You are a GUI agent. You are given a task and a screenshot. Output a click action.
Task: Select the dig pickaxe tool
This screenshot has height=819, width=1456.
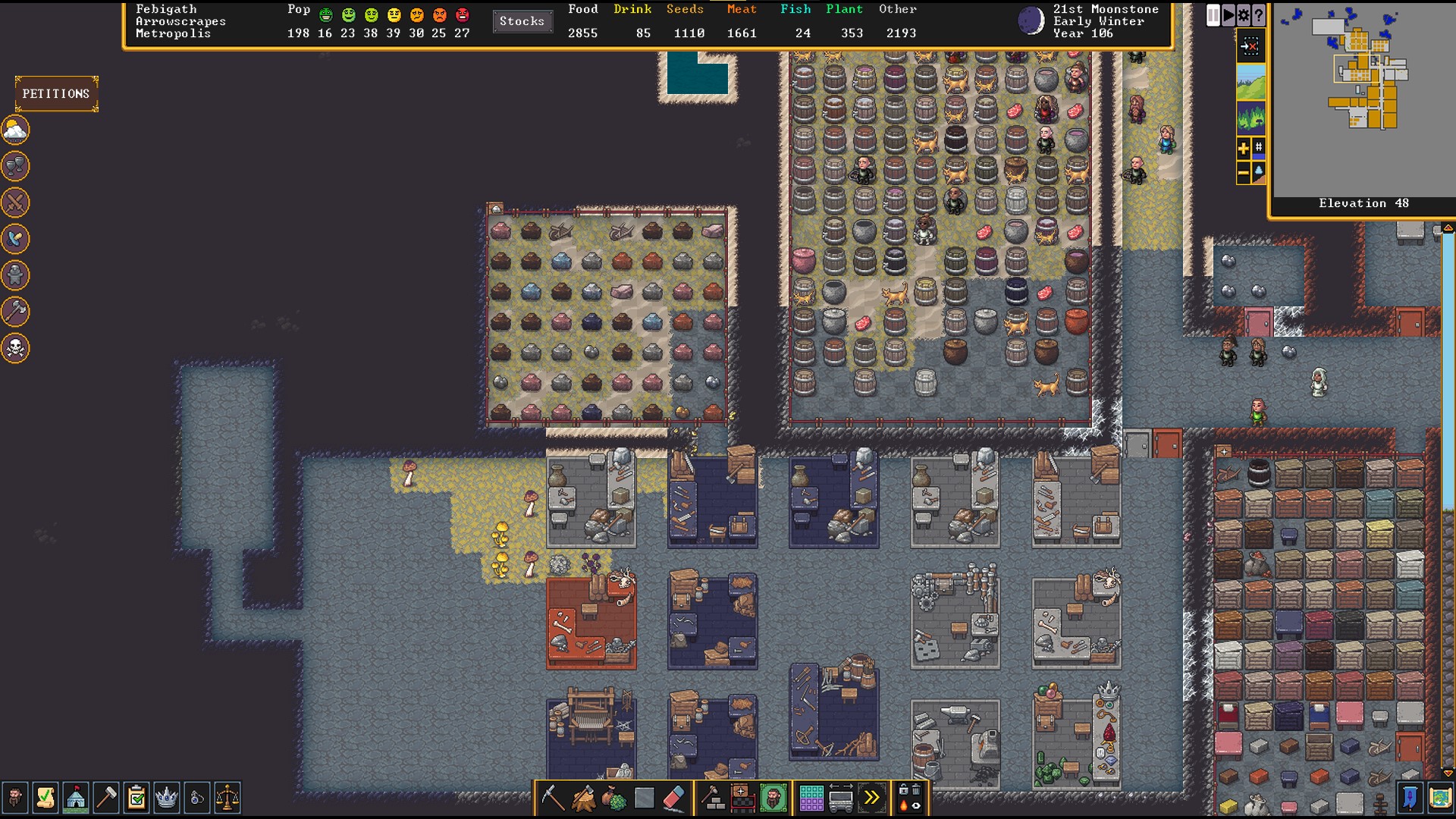coord(552,797)
